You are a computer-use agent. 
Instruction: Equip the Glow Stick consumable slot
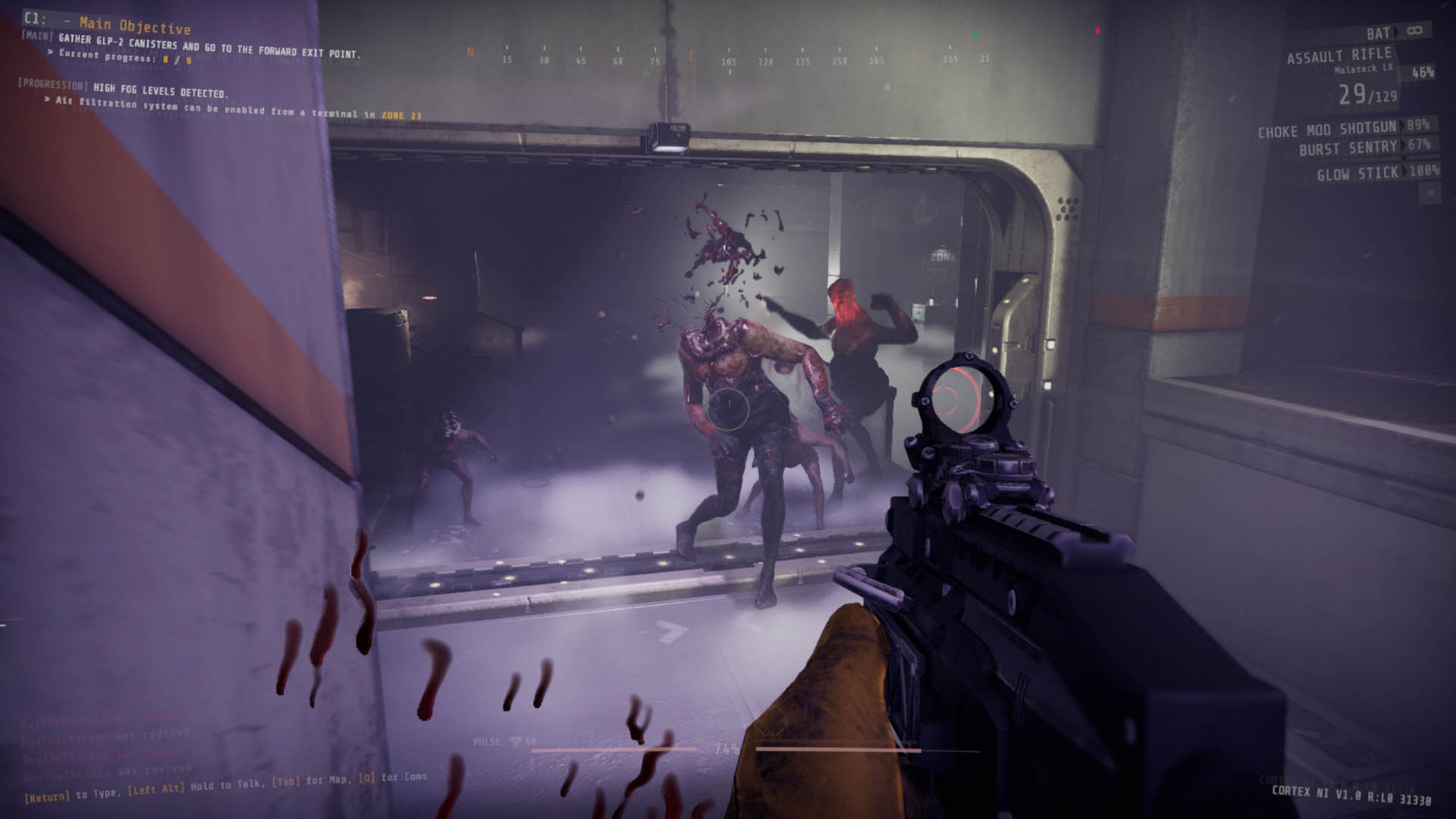click(x=1357, y=174)
